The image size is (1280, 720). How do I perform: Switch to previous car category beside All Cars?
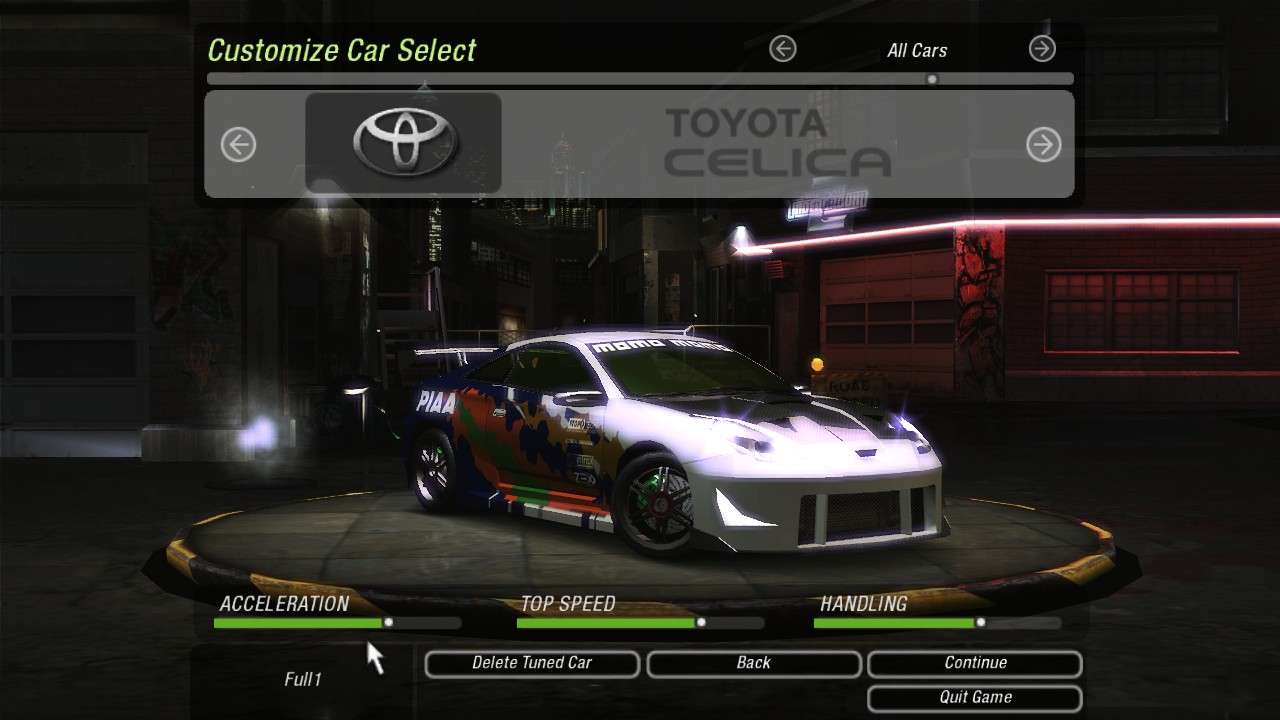point(783,48)
